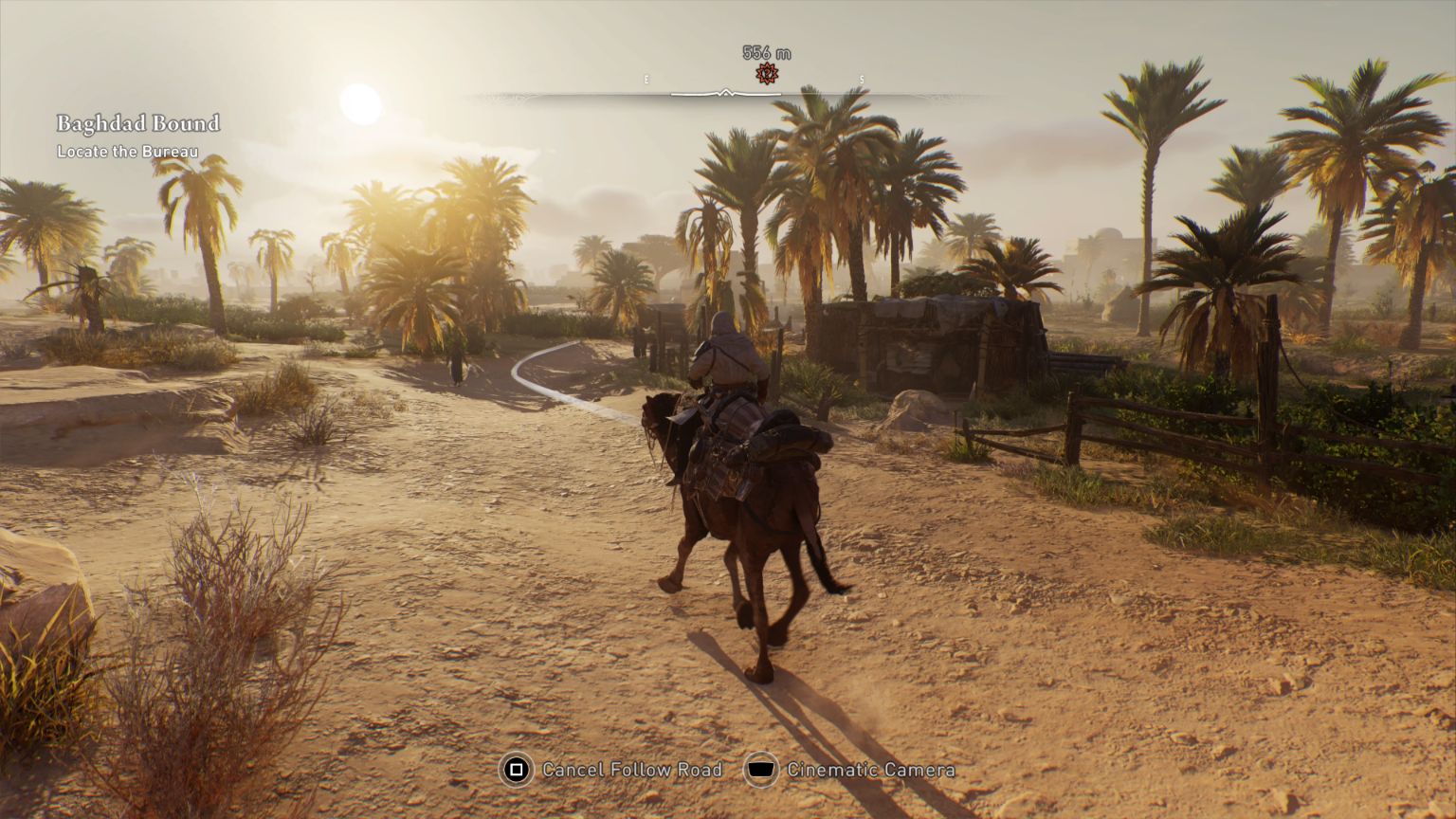Select the E direction marker on compass
The height and width of the screenshot is (819, 1456).
pyautogui.click(x=647, y=79)
